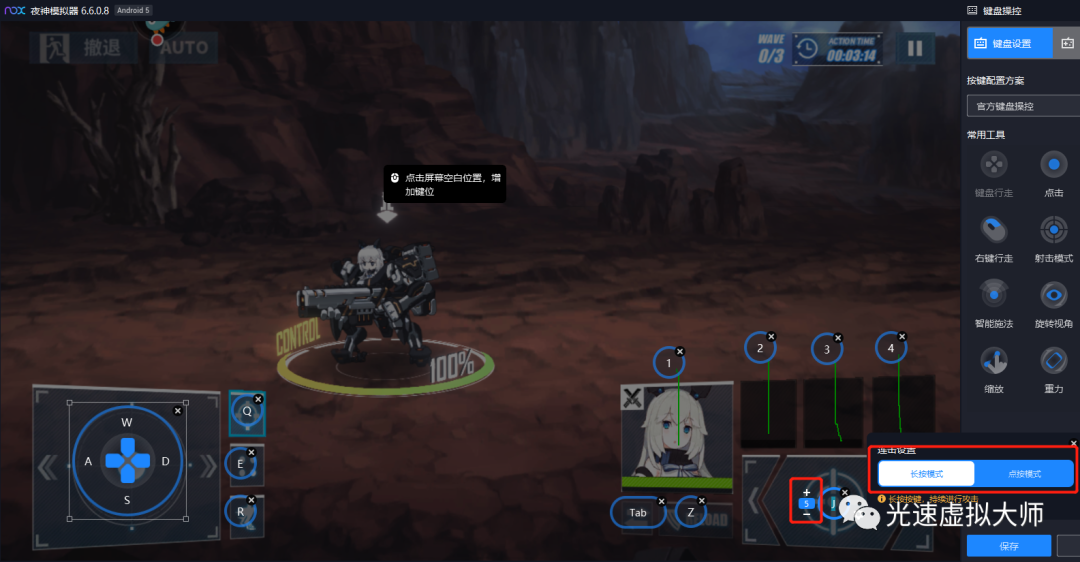Screen dimensions: 1080x562
Task: Open the 键盘设置 keyboard settings tab
Action: point(1010,43)
